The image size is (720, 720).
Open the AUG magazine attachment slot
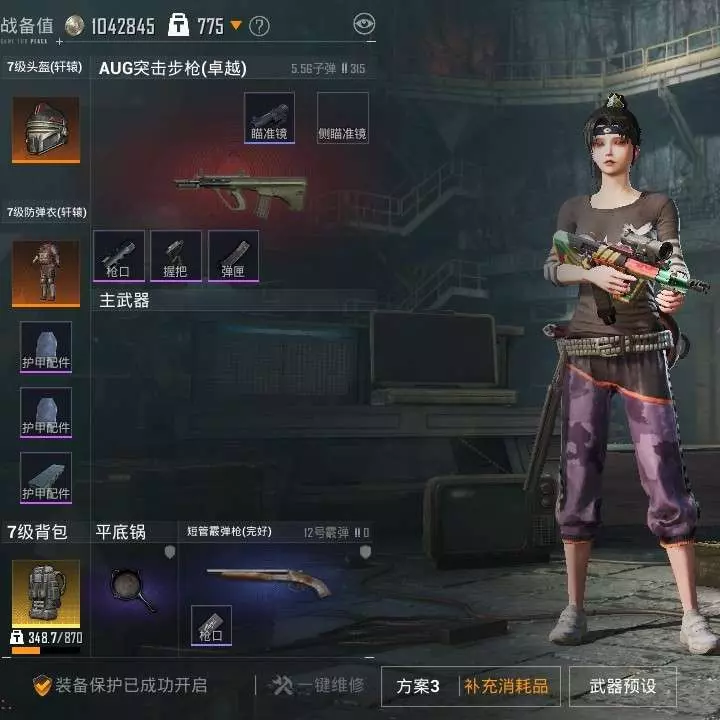point(233,256)
